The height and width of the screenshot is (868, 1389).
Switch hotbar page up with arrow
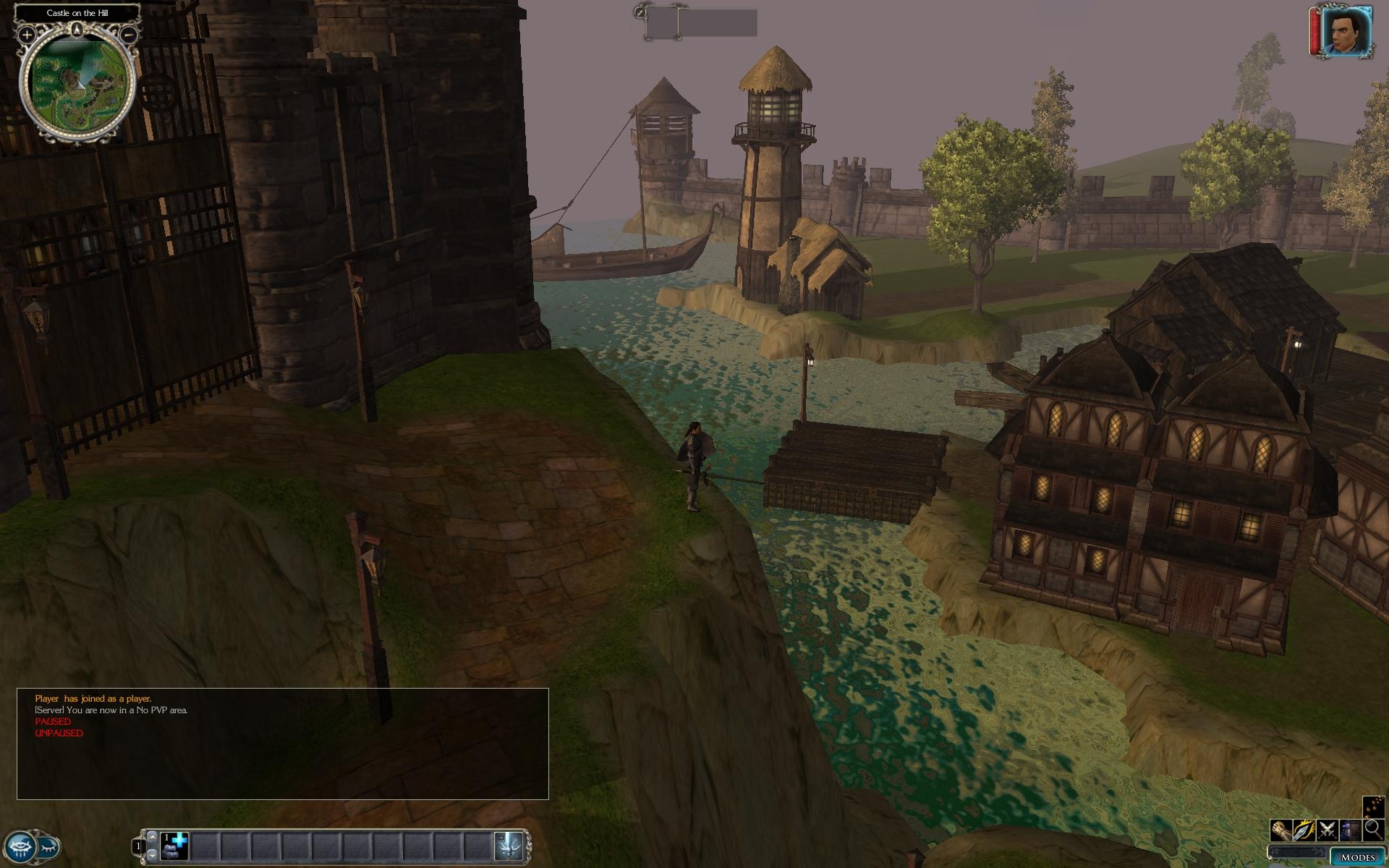[152, 837]
